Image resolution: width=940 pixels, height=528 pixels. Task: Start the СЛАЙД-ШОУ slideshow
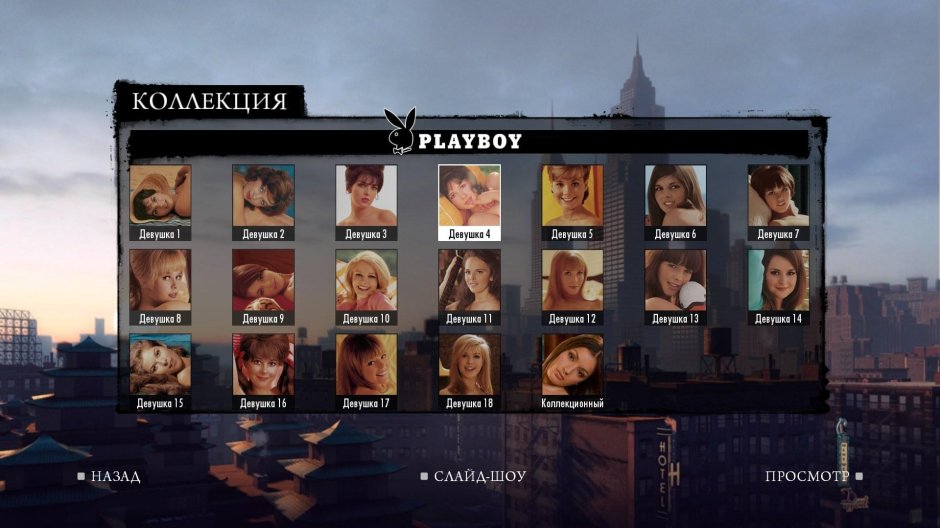tap(473, 477)
